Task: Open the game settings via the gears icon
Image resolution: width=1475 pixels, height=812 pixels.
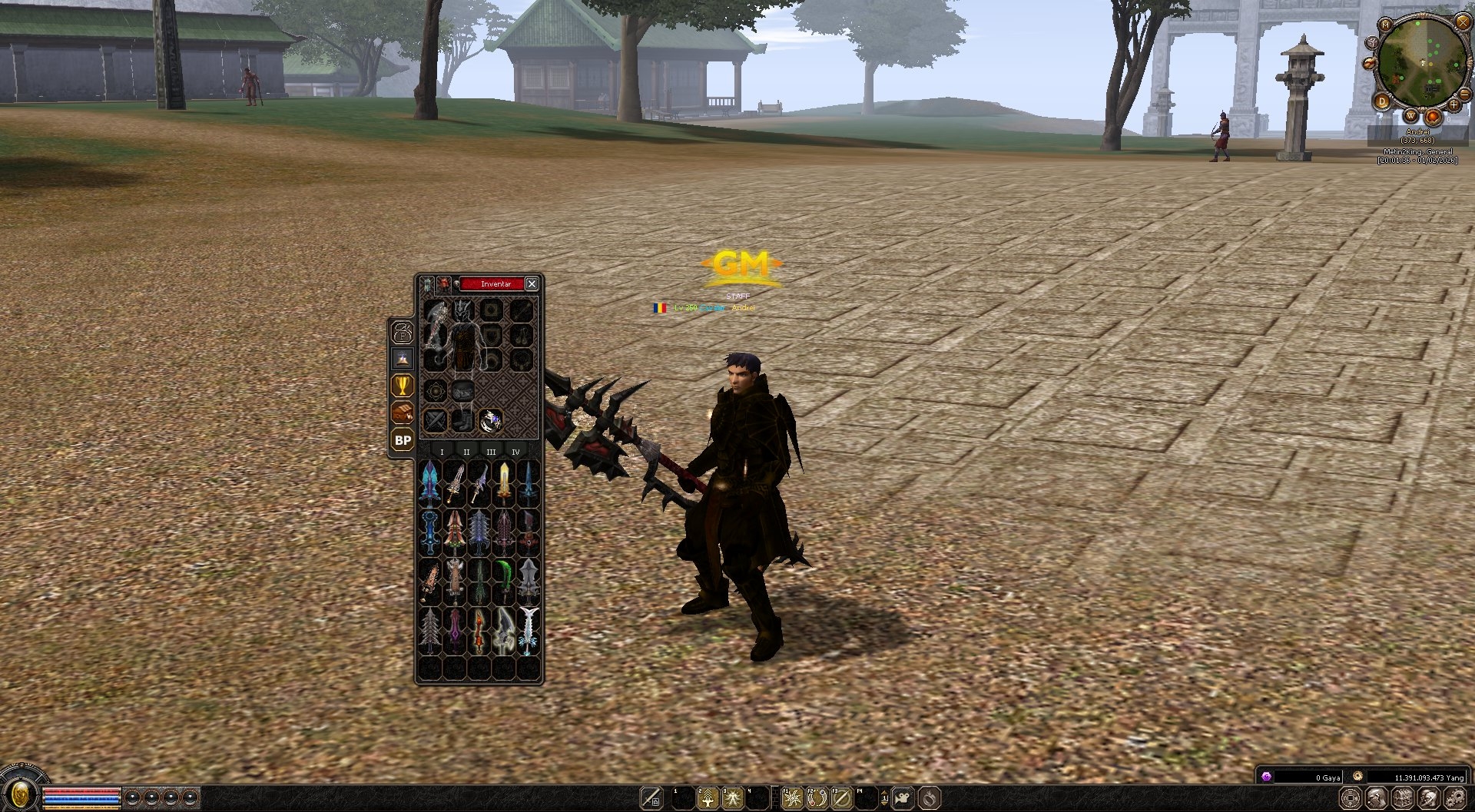Action: tap(1455, 798)
